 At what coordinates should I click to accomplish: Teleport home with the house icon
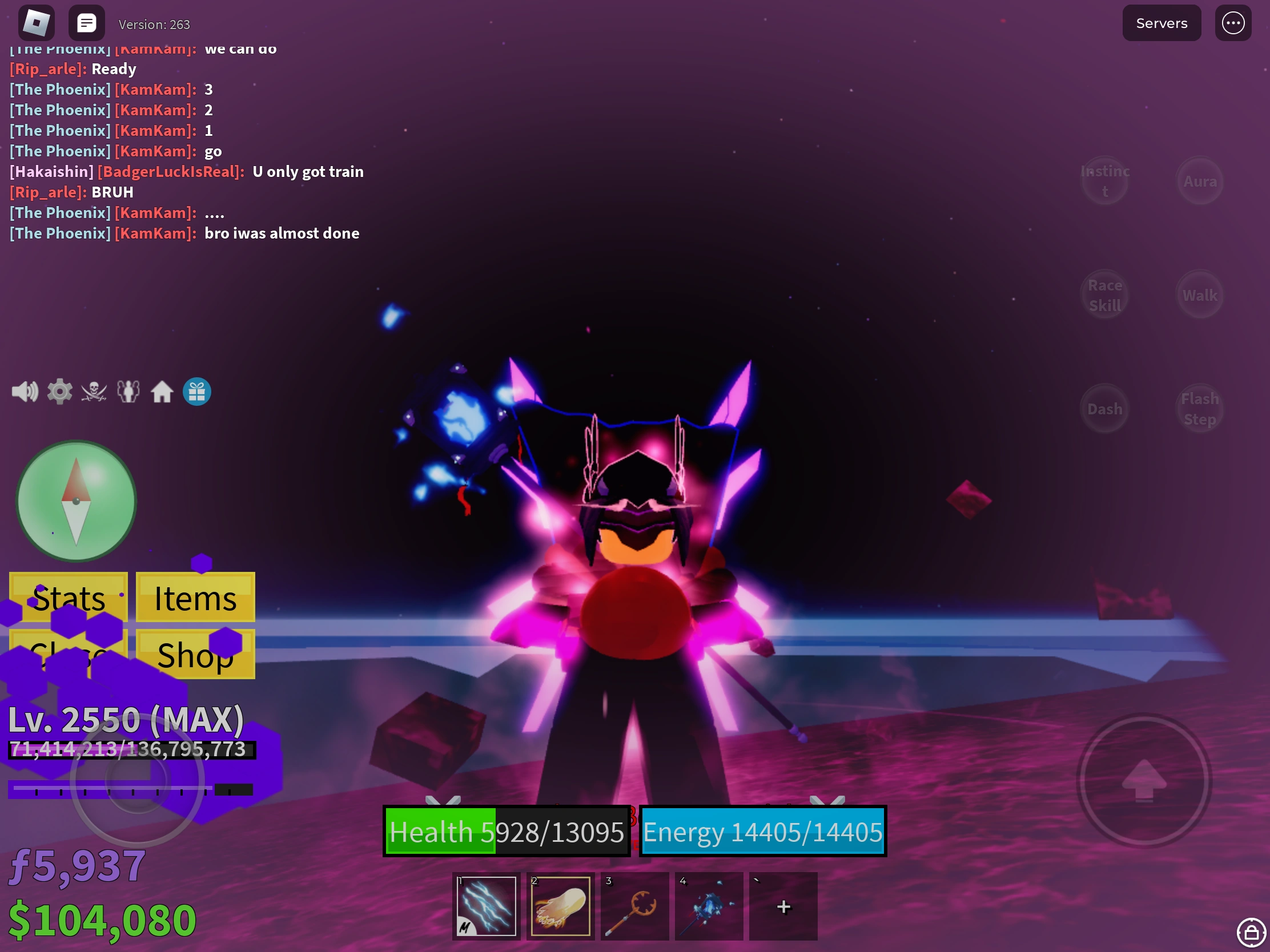(163, 391)
